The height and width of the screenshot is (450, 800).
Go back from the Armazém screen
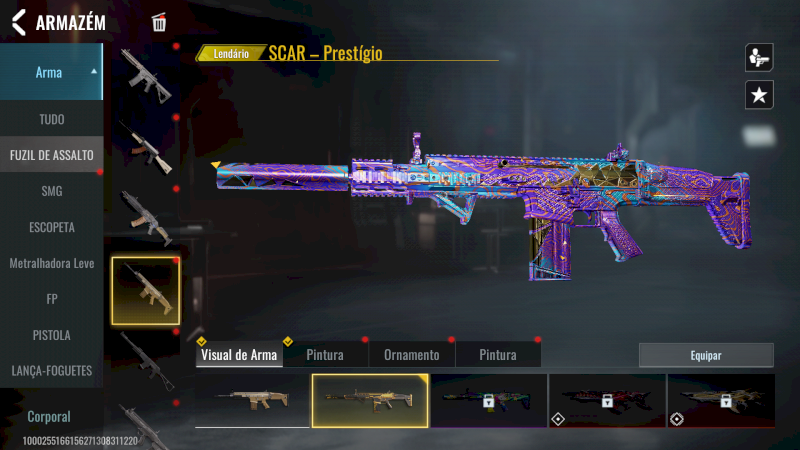(18, 23)
